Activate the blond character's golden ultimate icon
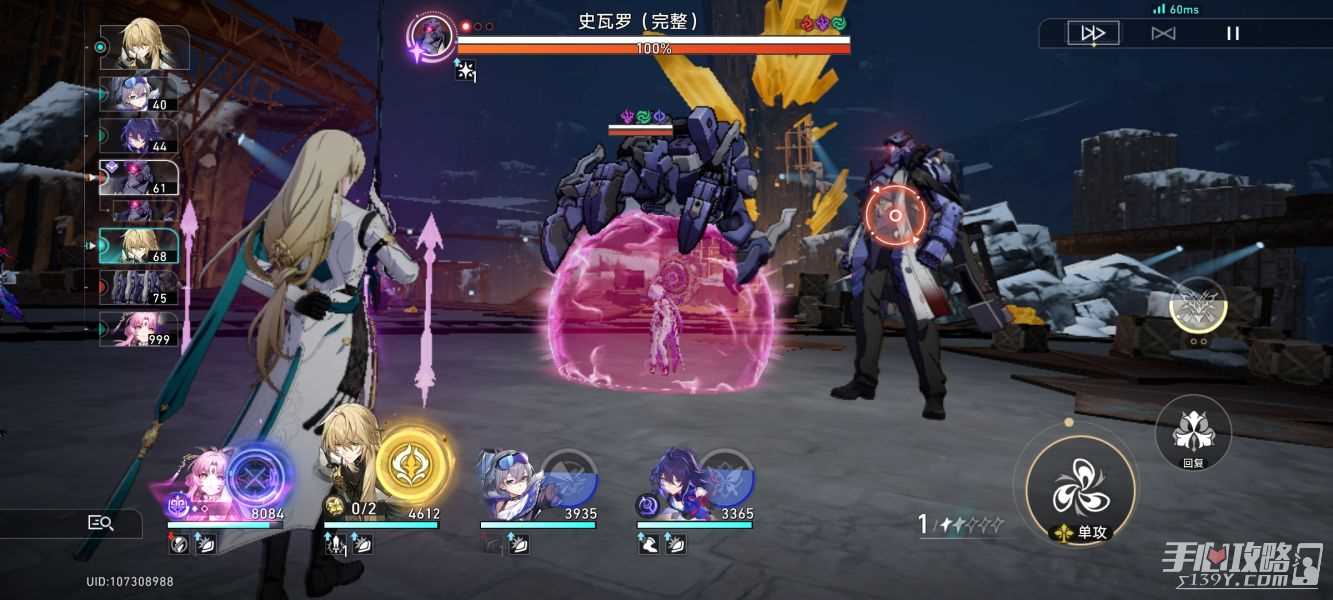Viewport: 1333px width, 600px height. 413,462
